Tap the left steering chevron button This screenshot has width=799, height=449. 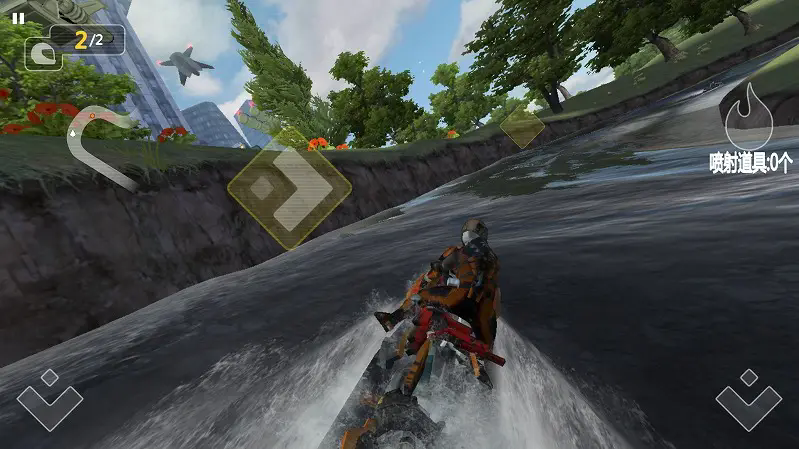tap(49, 398)
